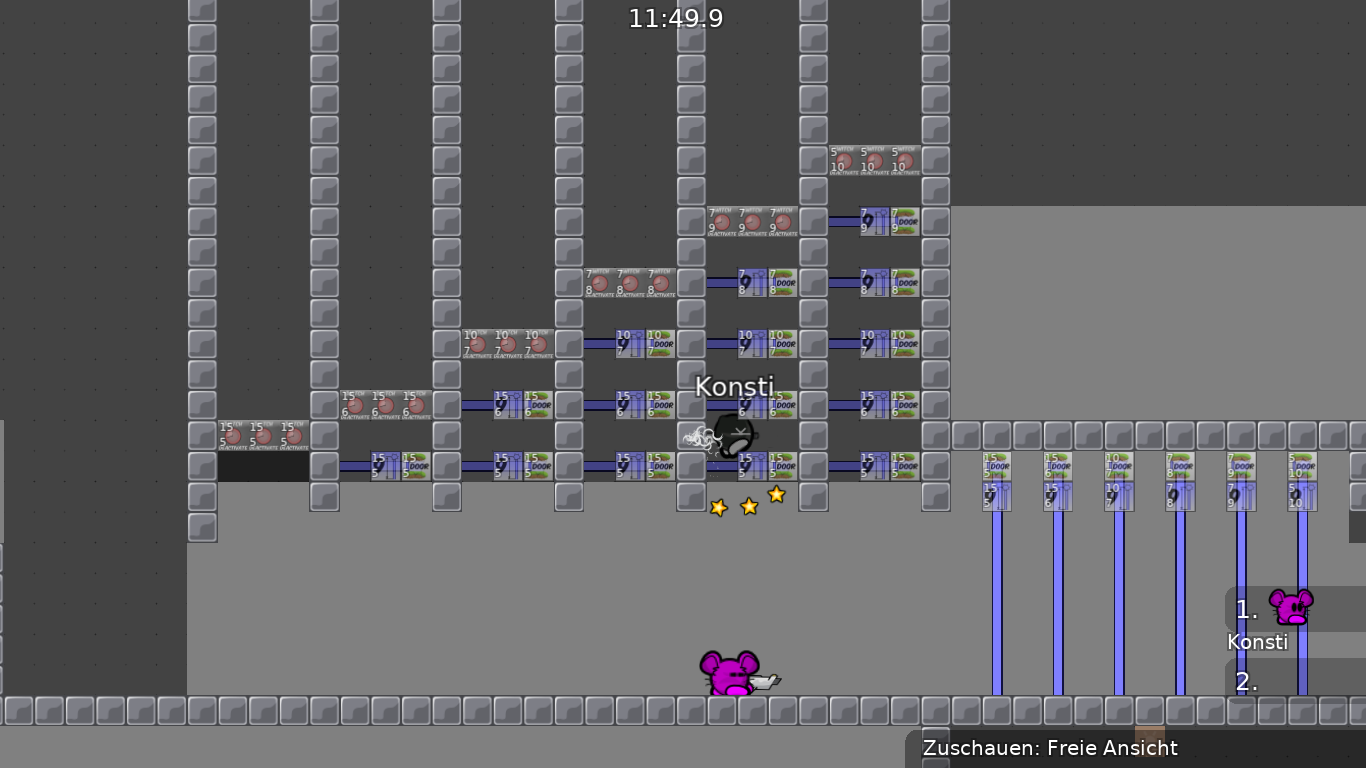Select the Zuschauen: Freie Ansicht bar
The image size is (1366, 768).
tap(1050, 747)
